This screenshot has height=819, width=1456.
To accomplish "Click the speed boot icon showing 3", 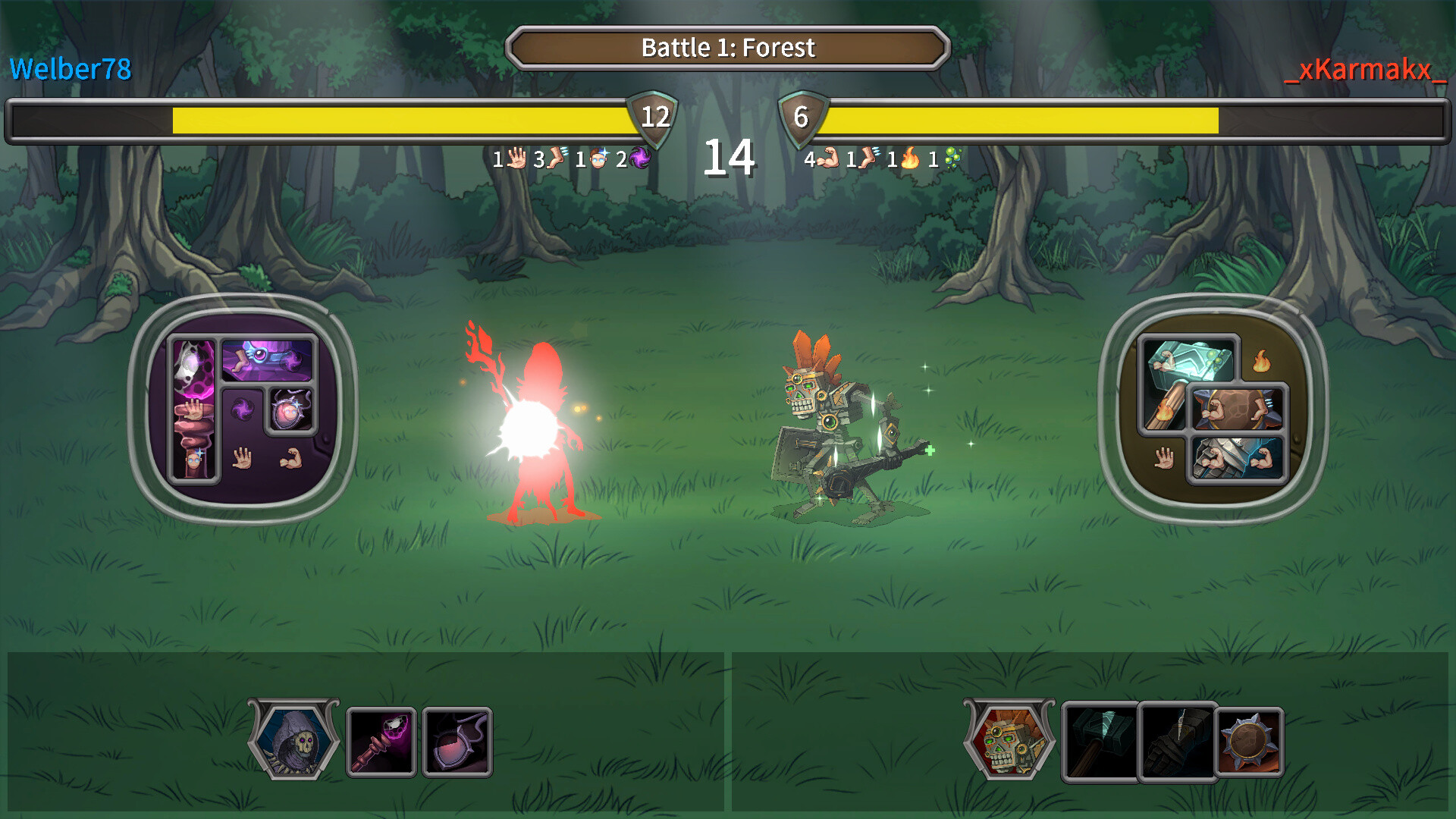I will 556,159.
